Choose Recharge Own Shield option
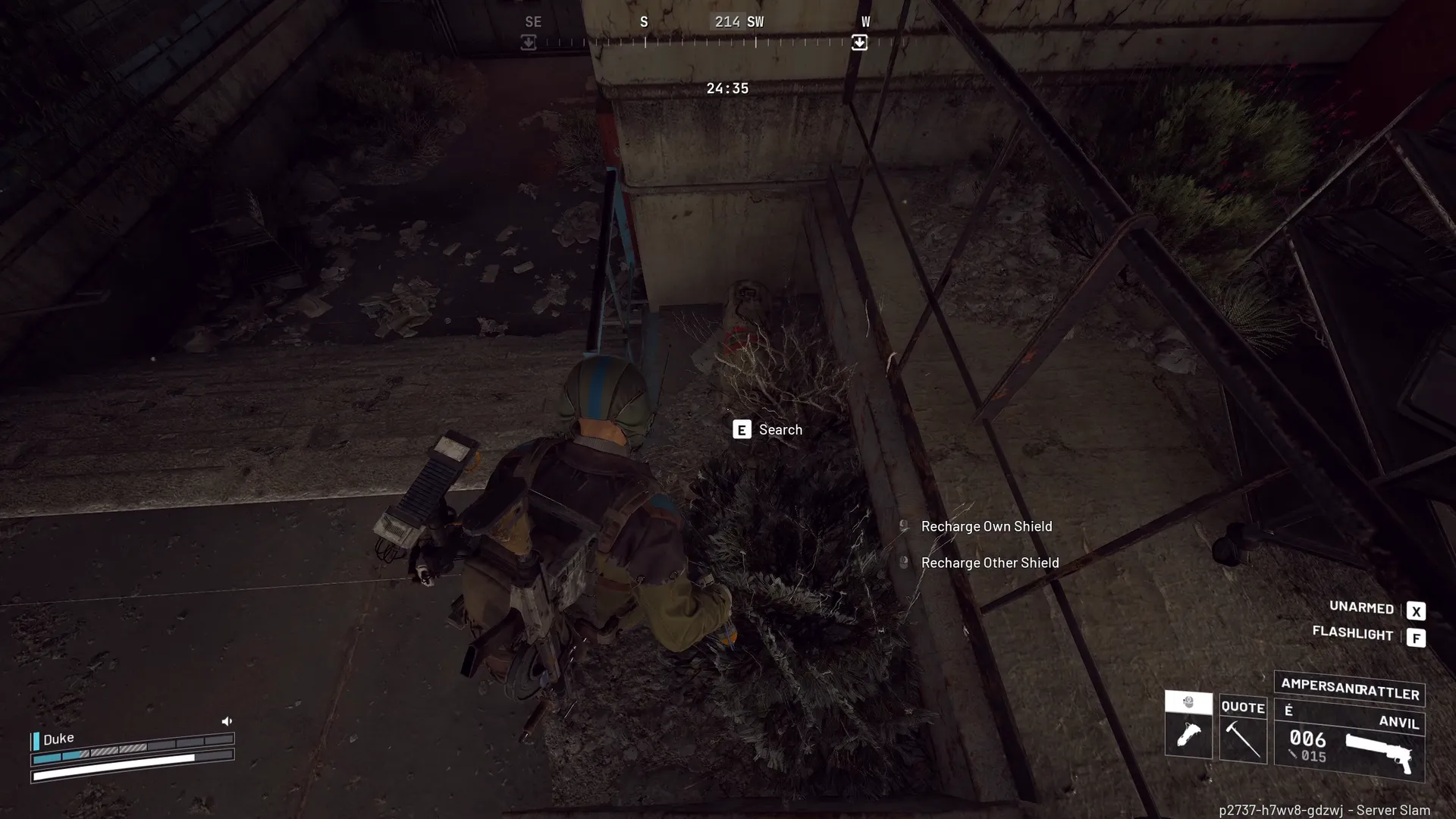 click(986, 526)
